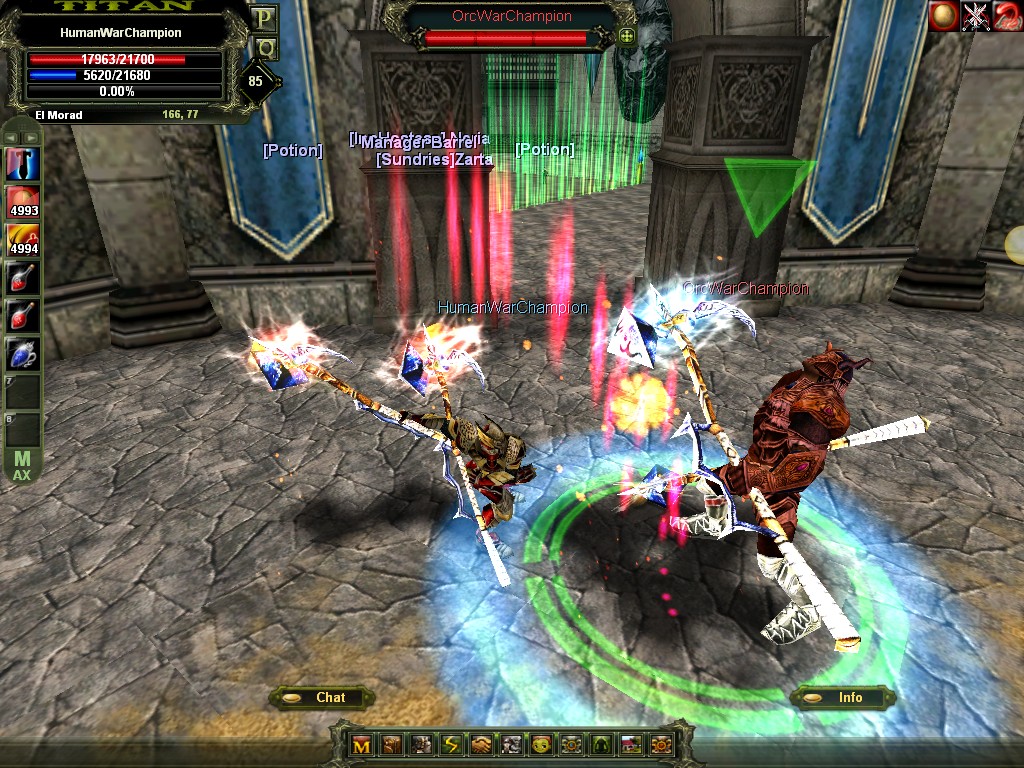
Task: Drink the blue mana potion in the hotbar
Action: point(23,355)
